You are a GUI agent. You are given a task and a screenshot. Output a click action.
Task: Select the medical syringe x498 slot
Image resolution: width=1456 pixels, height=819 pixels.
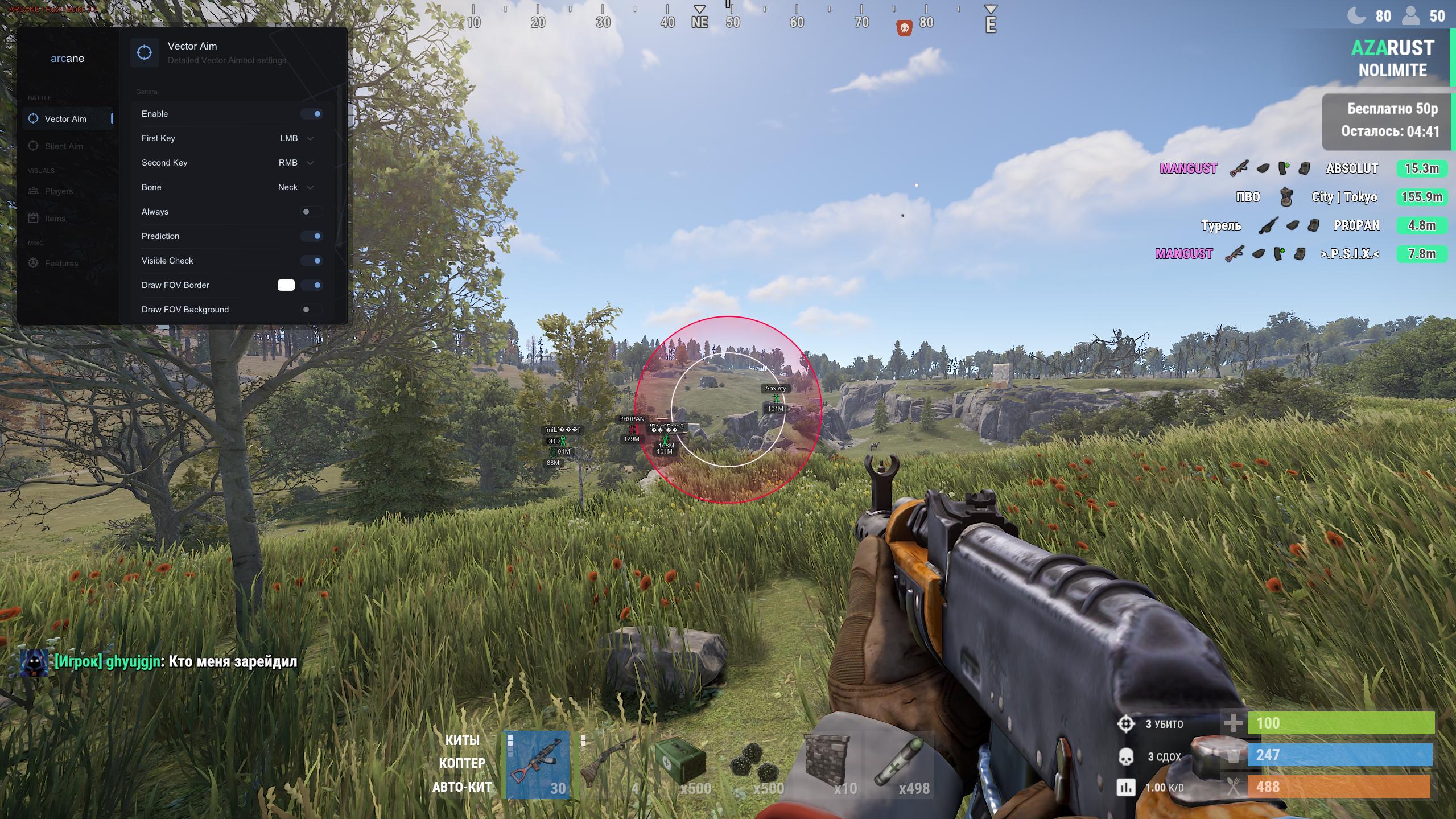pos(900,766)
